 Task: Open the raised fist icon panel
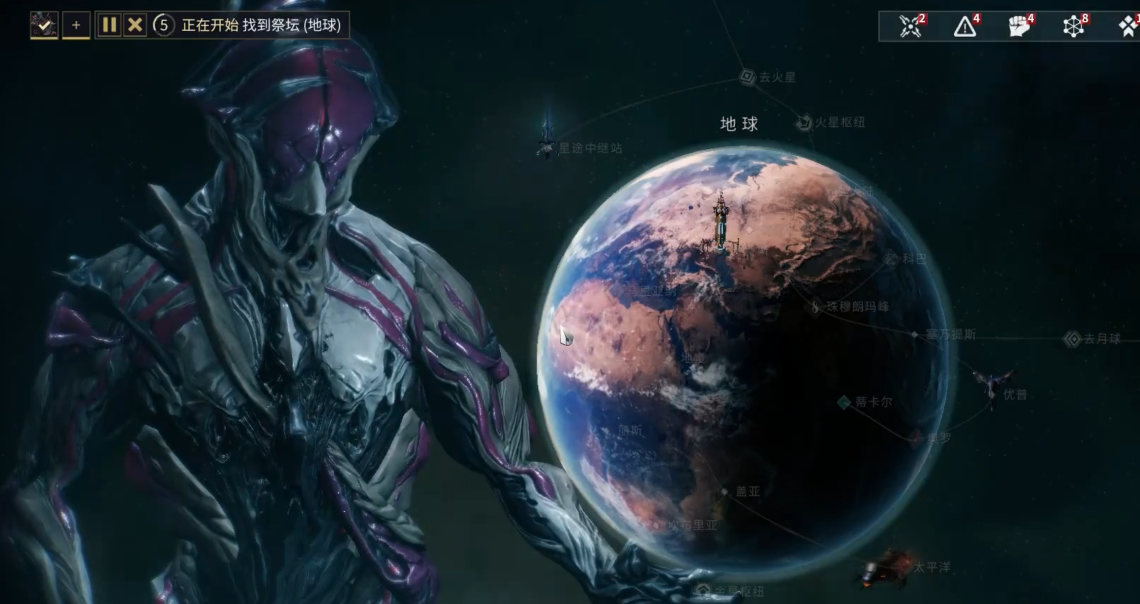coord(1019,26)
